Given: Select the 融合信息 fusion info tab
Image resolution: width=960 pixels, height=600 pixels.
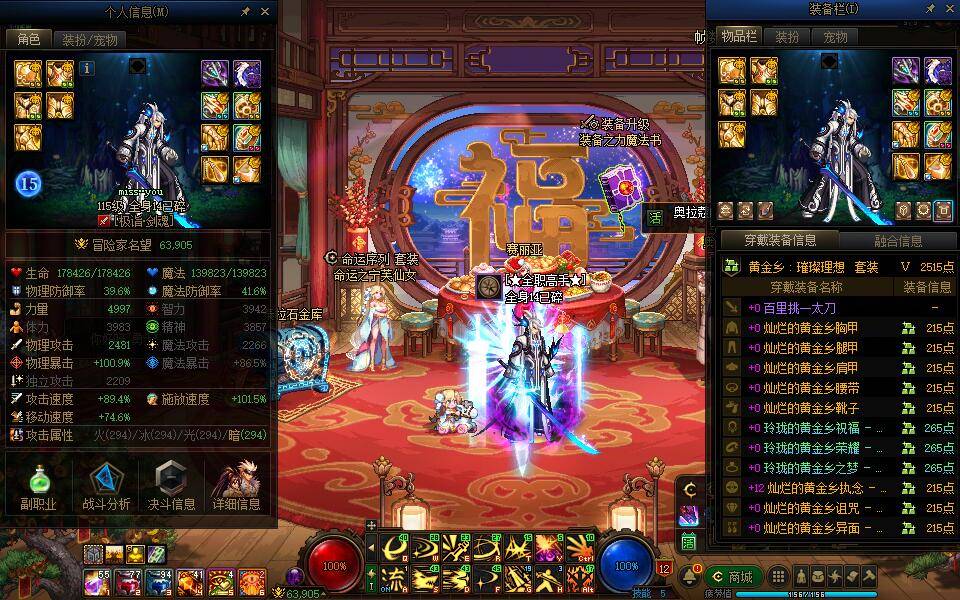Looking at the screenshot, I should click(x=897, y=240).
